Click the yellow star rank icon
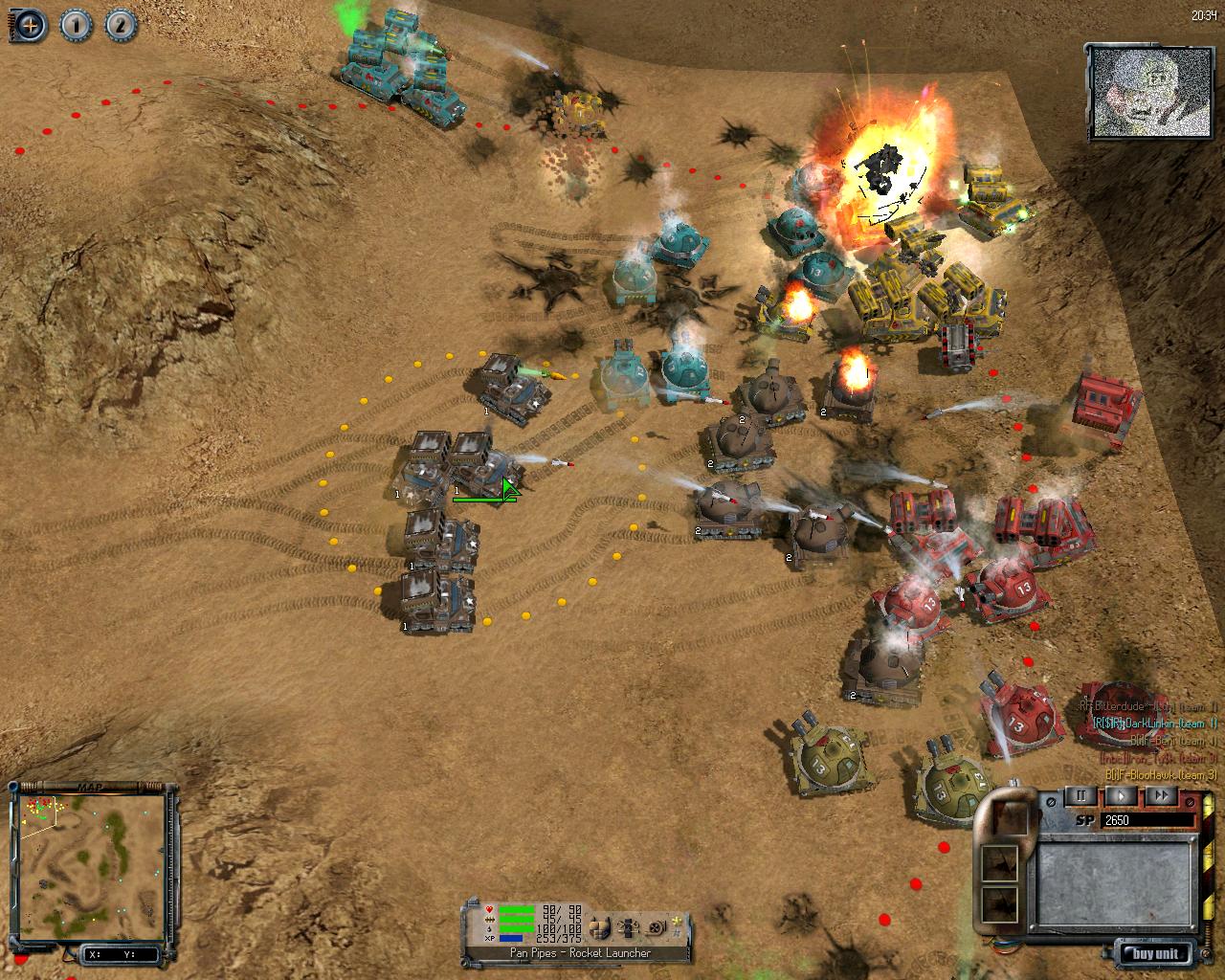Viewport: 1225px width, 980px height. 678,921
